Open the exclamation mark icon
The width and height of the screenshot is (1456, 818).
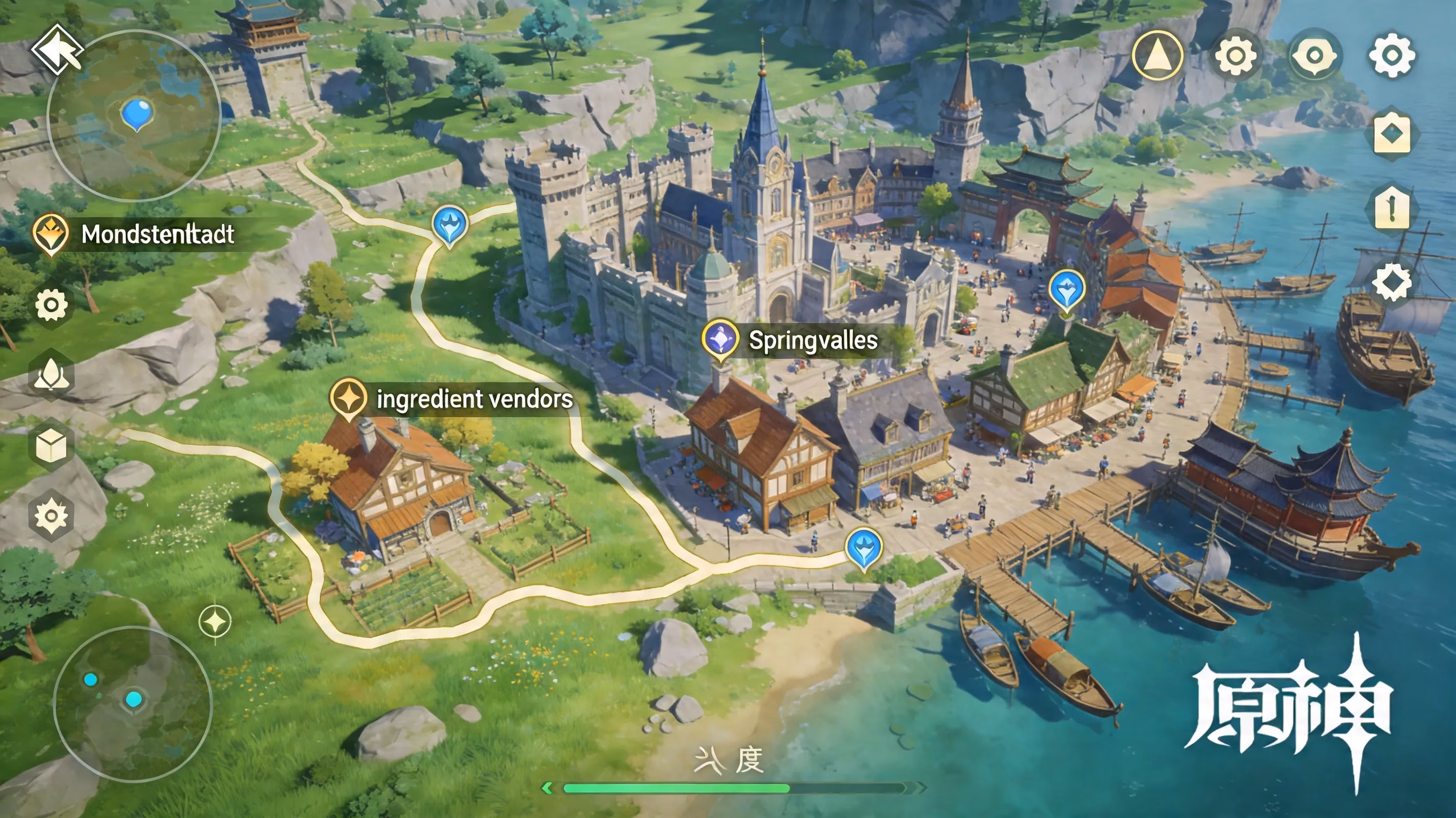(x=1392, y=208)
